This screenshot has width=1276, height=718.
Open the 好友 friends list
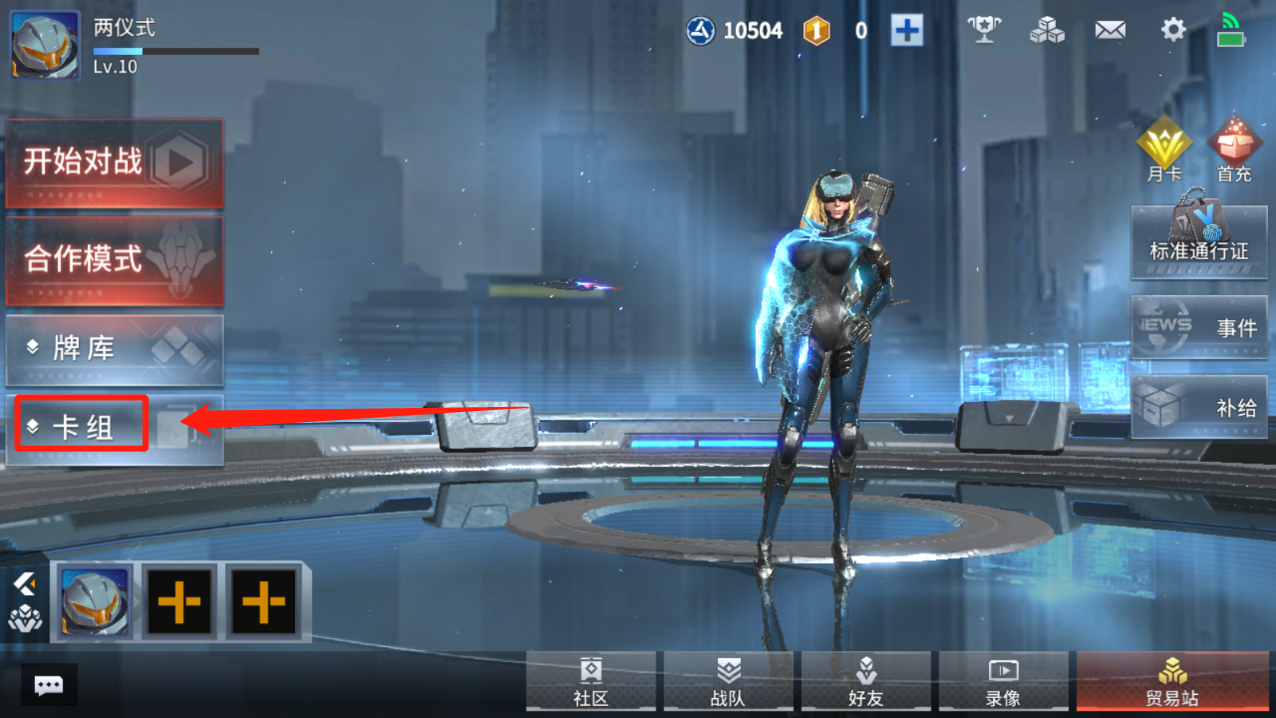866,683
